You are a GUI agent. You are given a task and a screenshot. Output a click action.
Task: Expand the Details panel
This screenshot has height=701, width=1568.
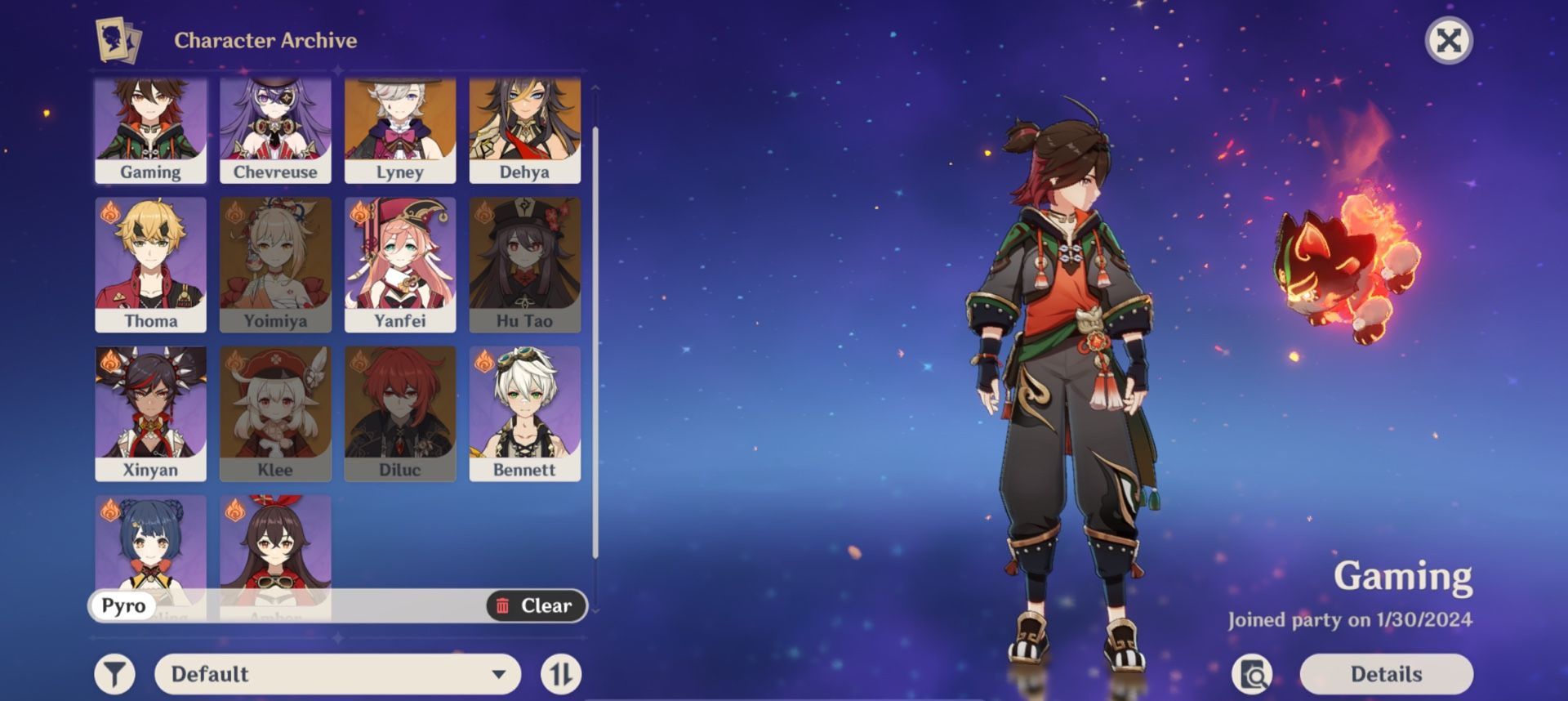(1387, 674)
